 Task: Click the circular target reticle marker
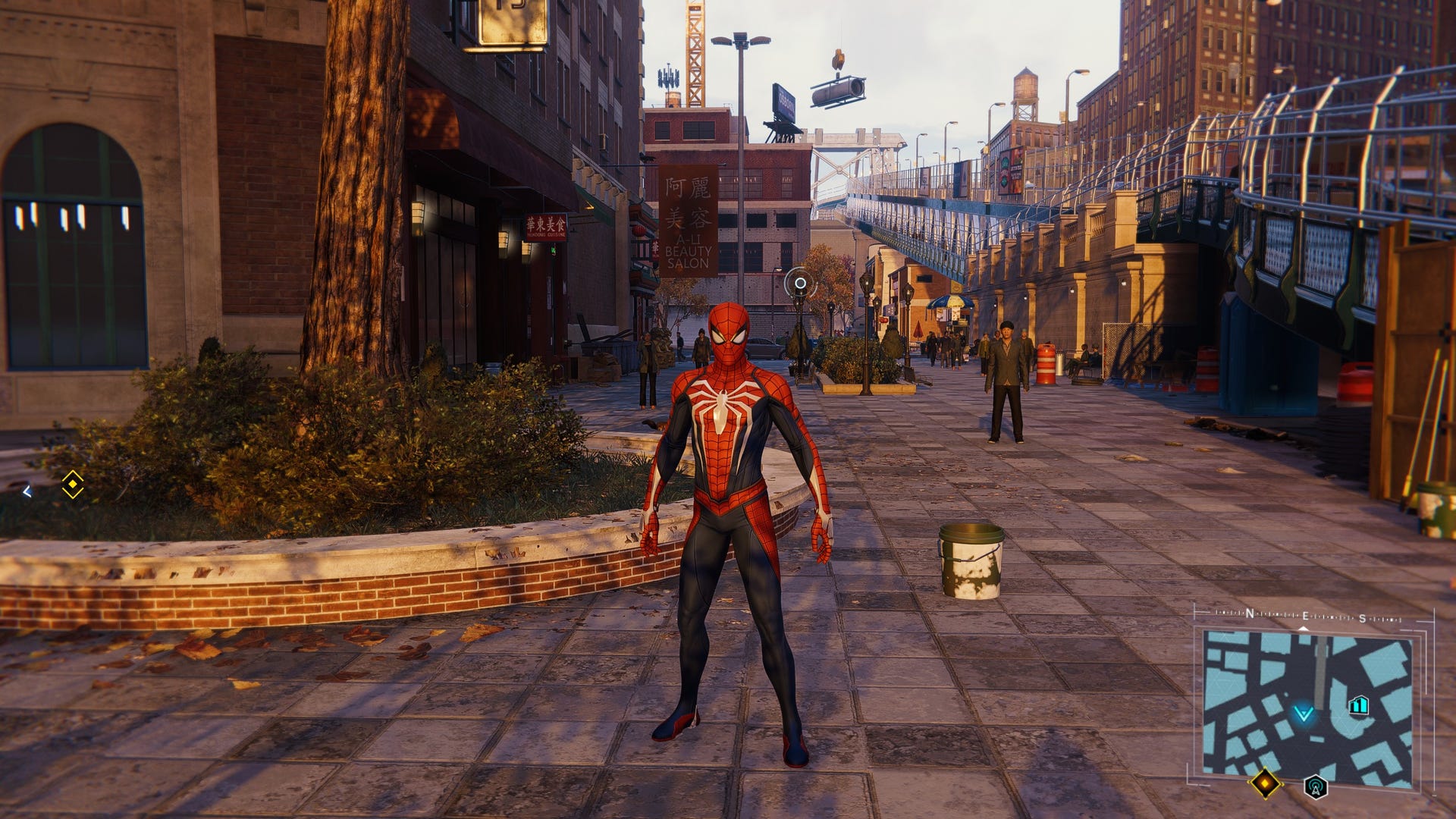tap(799, 284)
